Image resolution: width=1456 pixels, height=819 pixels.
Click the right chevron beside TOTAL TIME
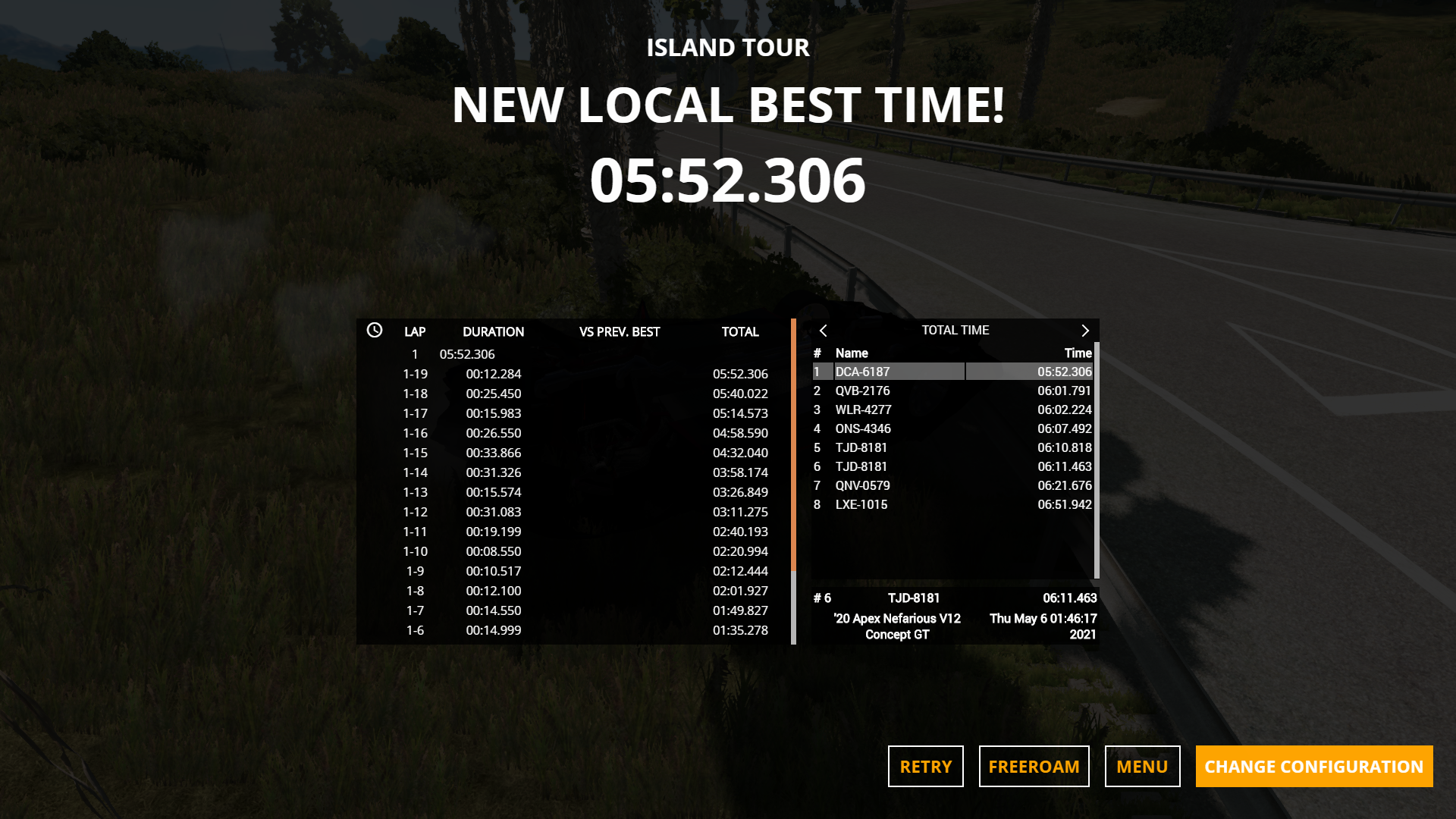coord(1085,331)
